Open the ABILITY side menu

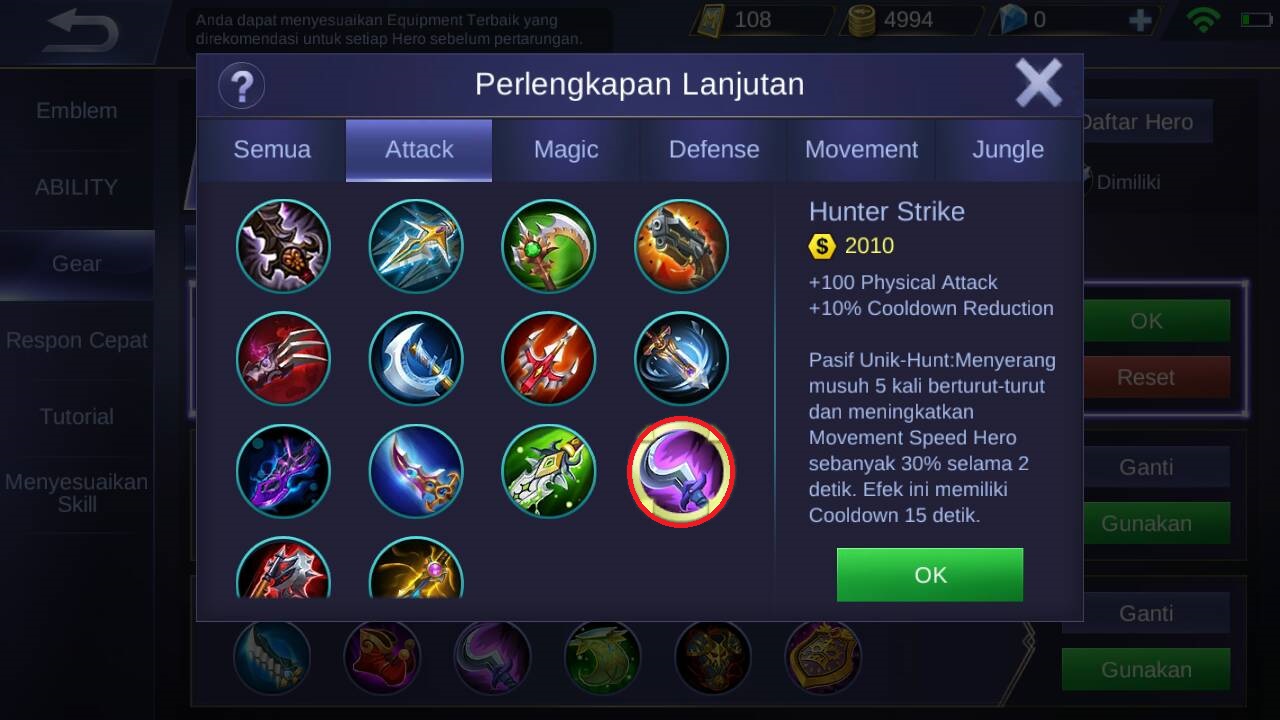point(77,187)
